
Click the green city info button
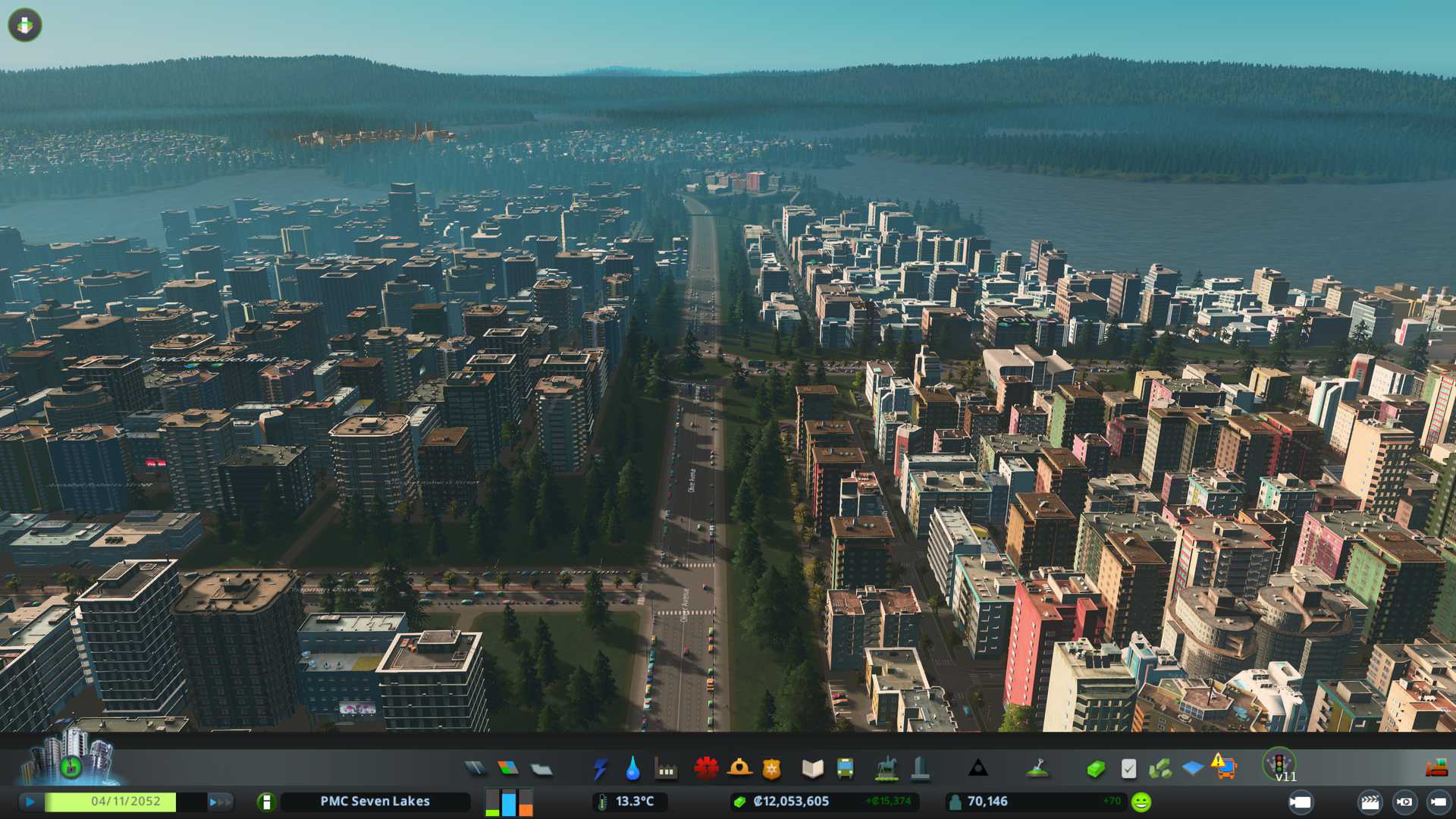point(266,802)
